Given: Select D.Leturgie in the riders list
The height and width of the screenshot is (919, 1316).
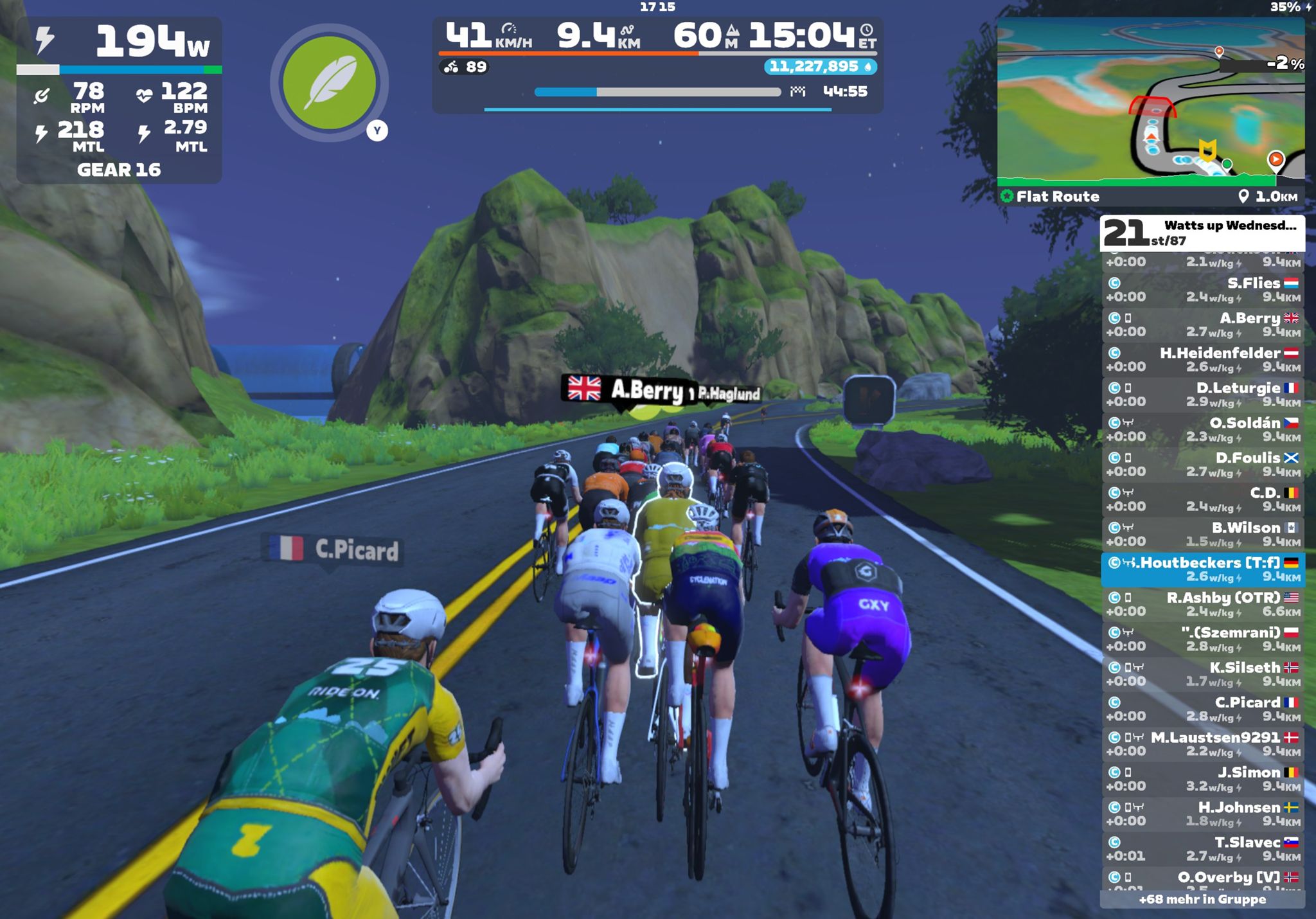Looking at the screenshot, I should [x=1202, y=395].
